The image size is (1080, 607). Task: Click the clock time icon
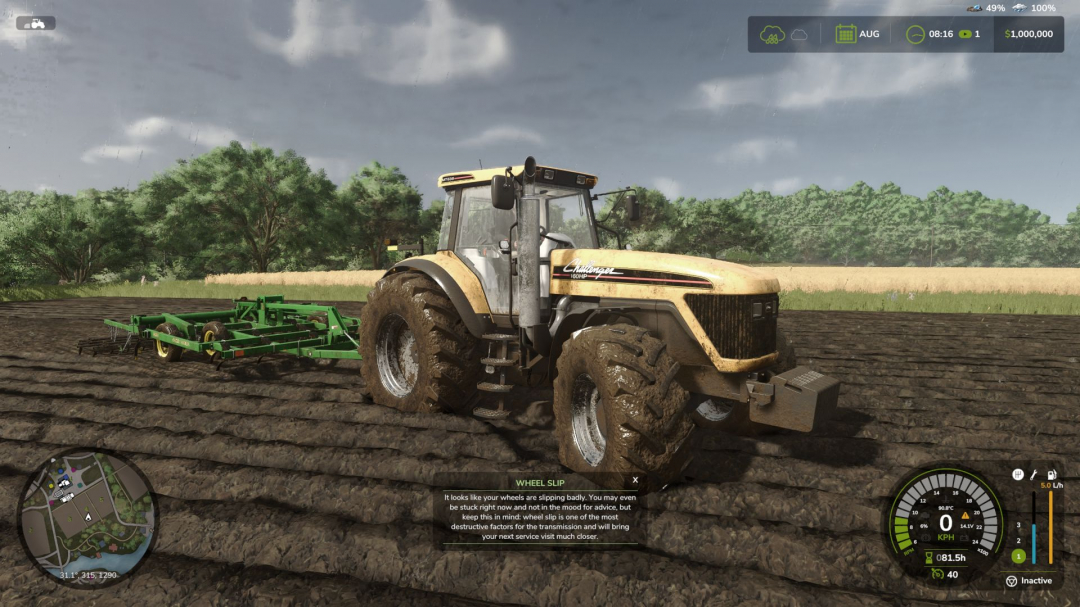(914, 34)
